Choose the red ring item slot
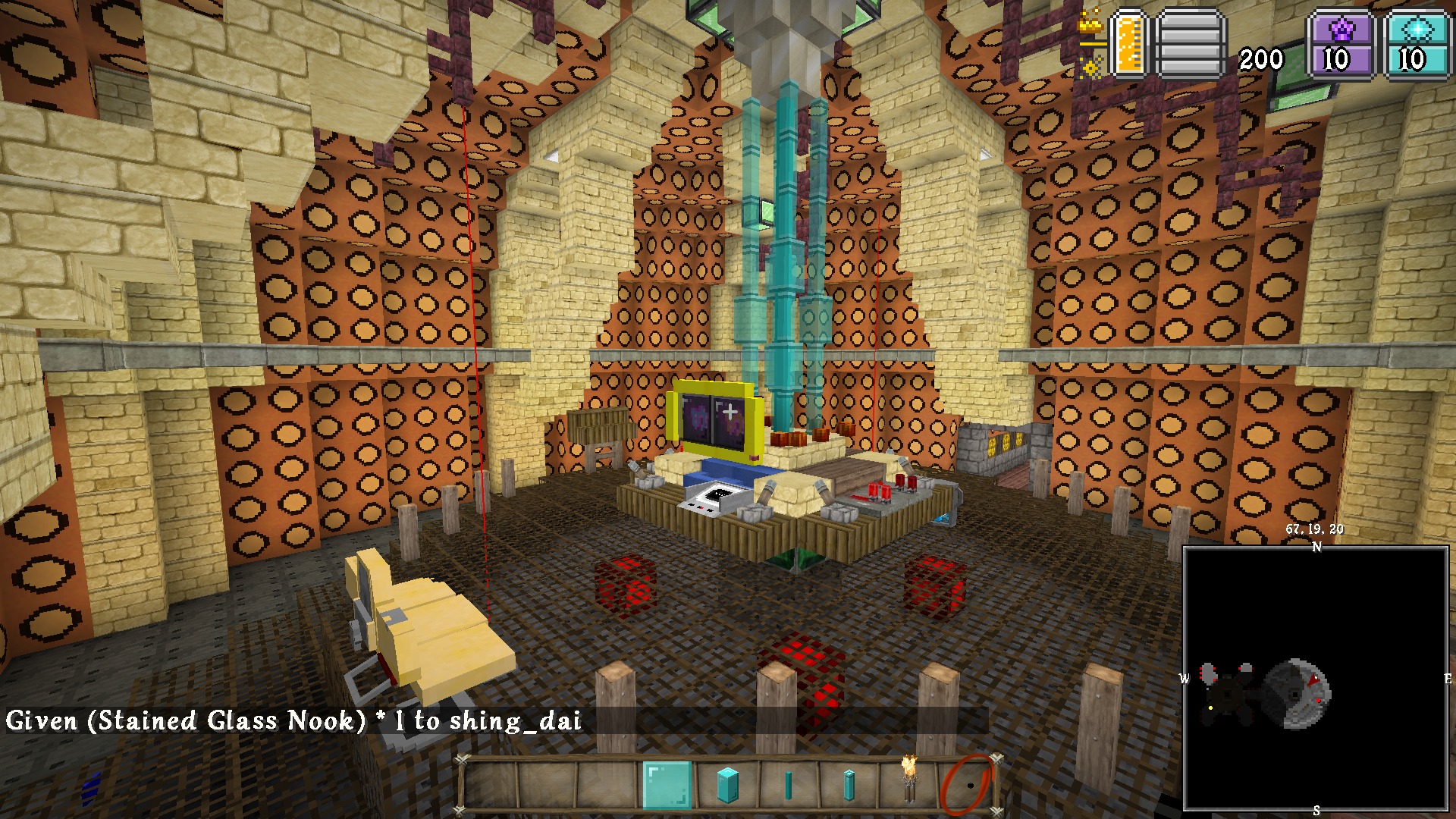1456x819 pixels. click(967, 785)
